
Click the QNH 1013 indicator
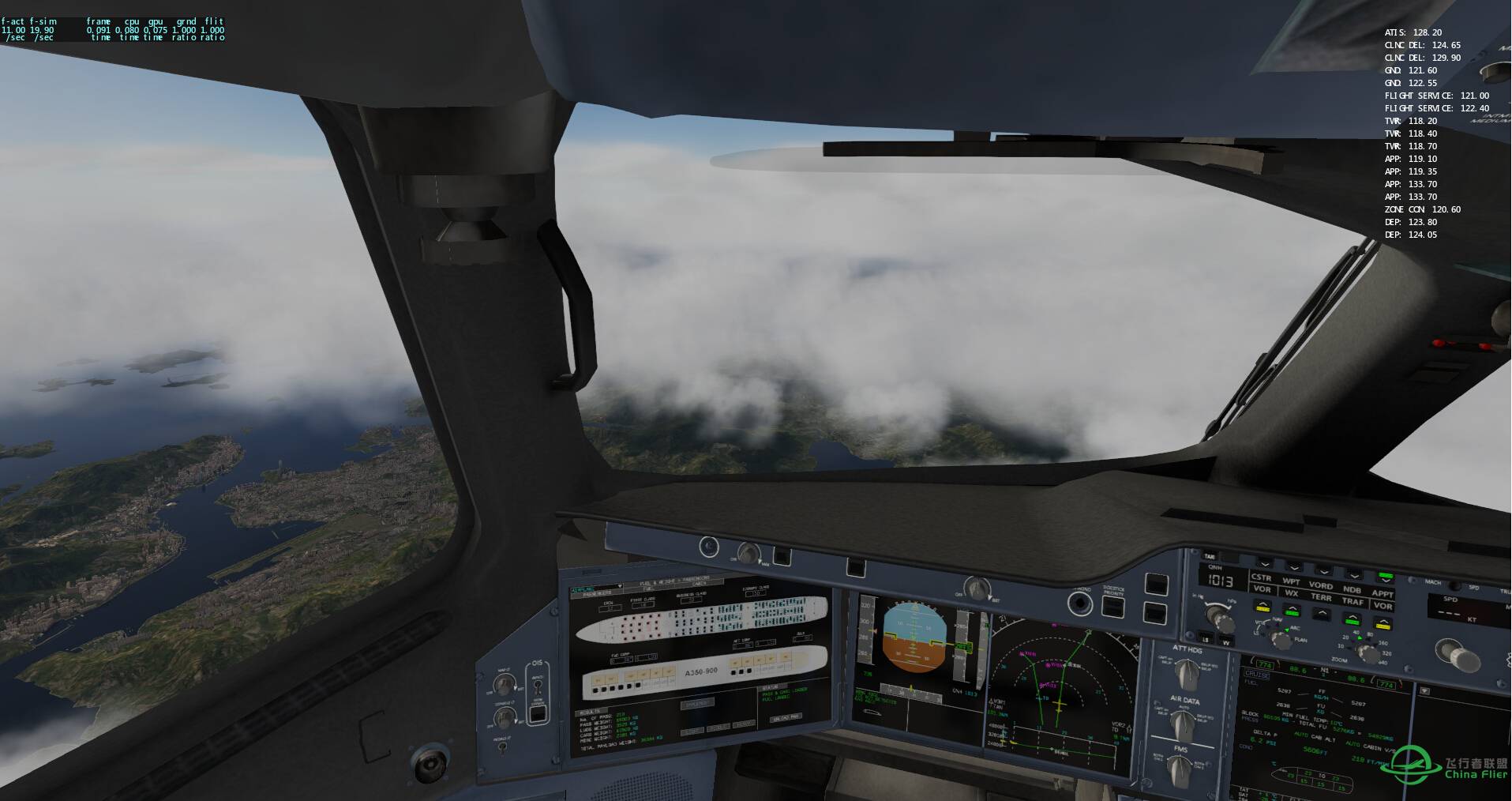tap(1220, 581)
